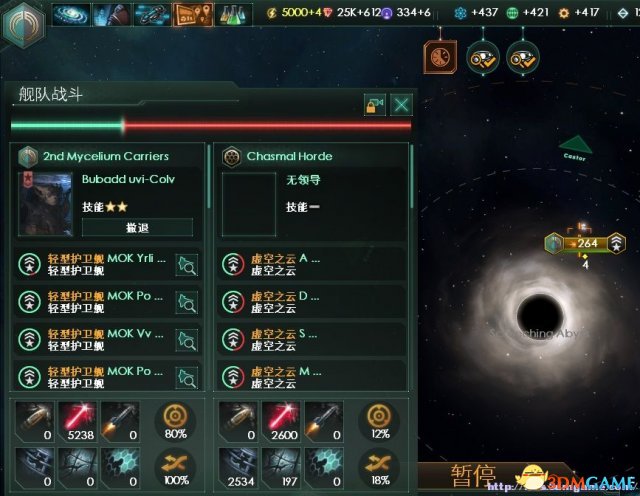Viewport: 640px width, 496px height.
Task: Select the Void Cloud S ship row
Action: click(310, 339)
